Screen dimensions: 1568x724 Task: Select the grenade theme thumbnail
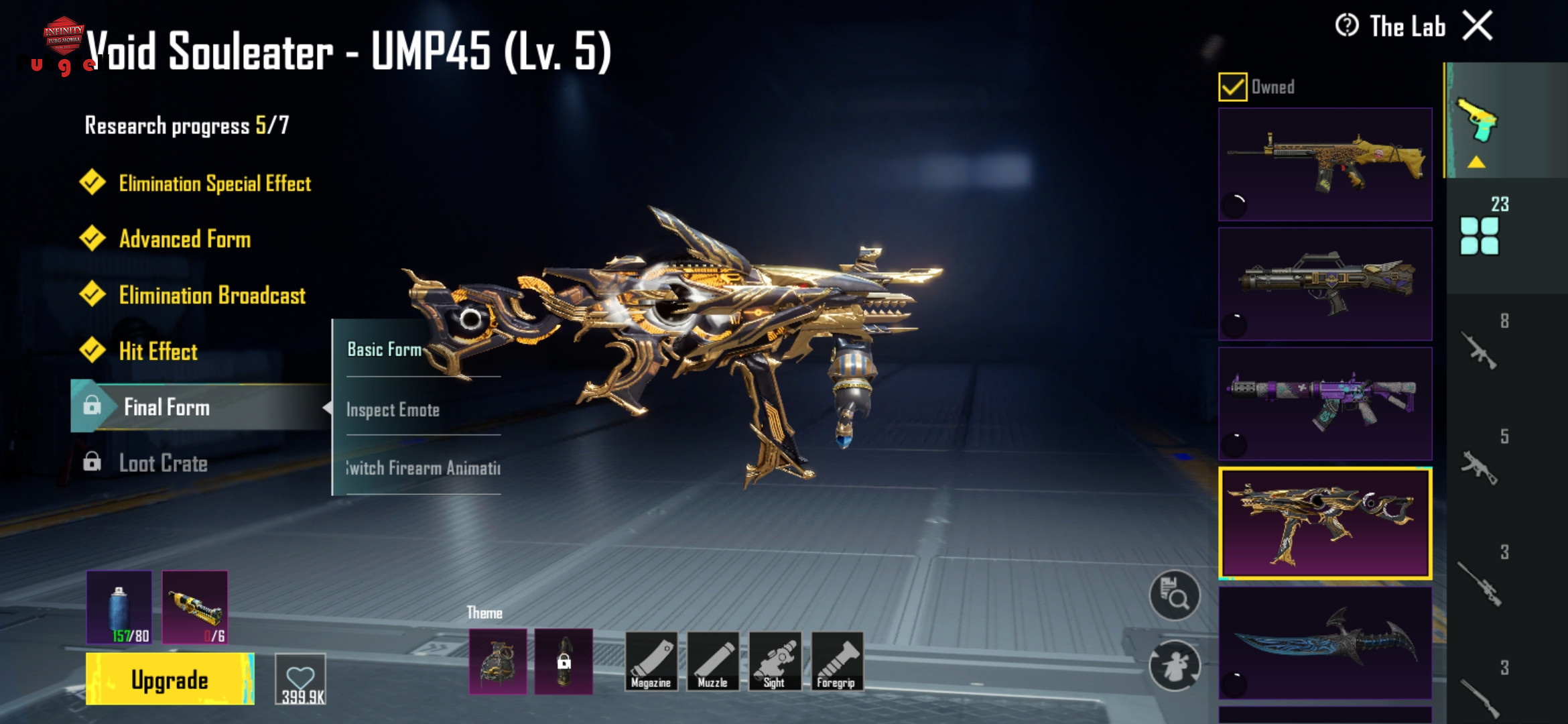pyautogui.click(x=498, y=662)
